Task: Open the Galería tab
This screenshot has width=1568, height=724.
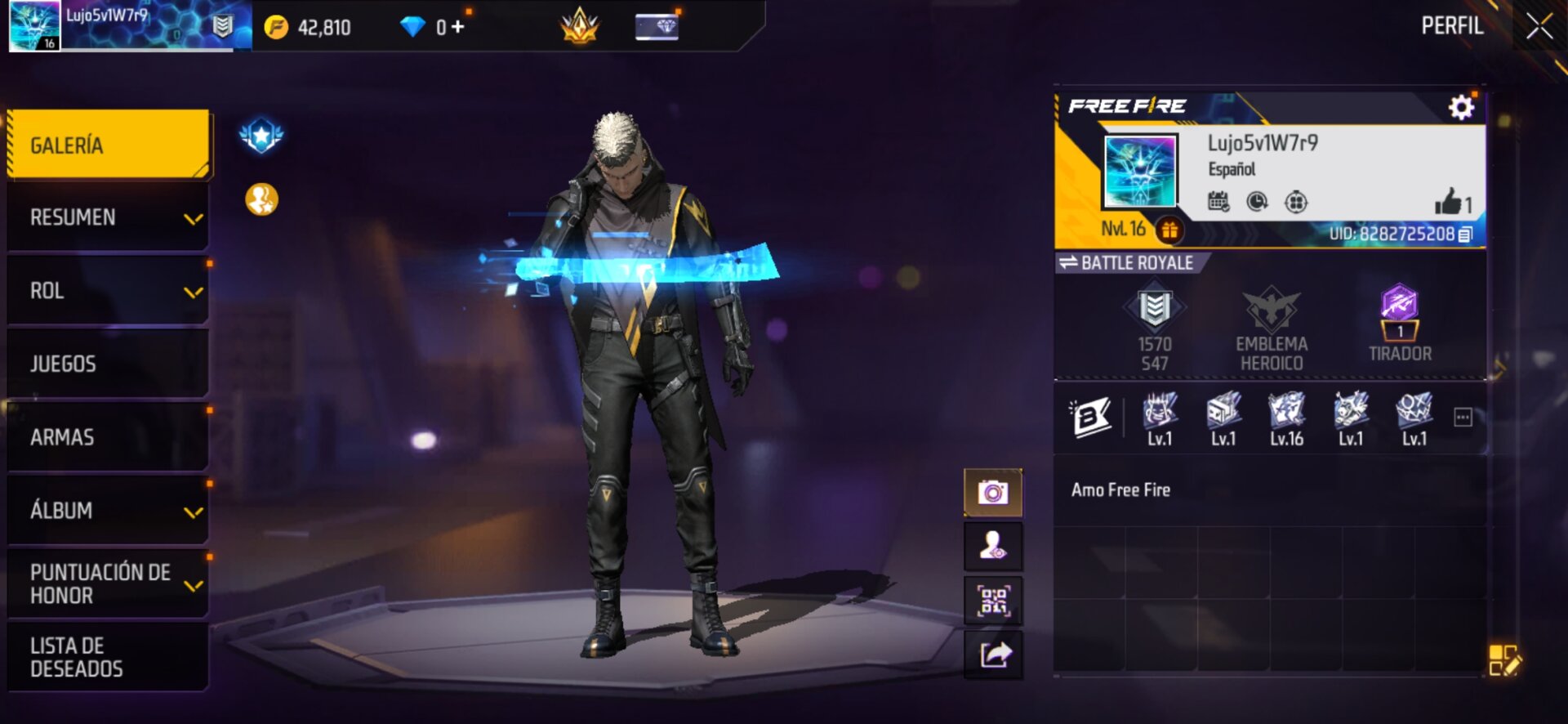Action: pyautogui.click(x=108, y=145)
